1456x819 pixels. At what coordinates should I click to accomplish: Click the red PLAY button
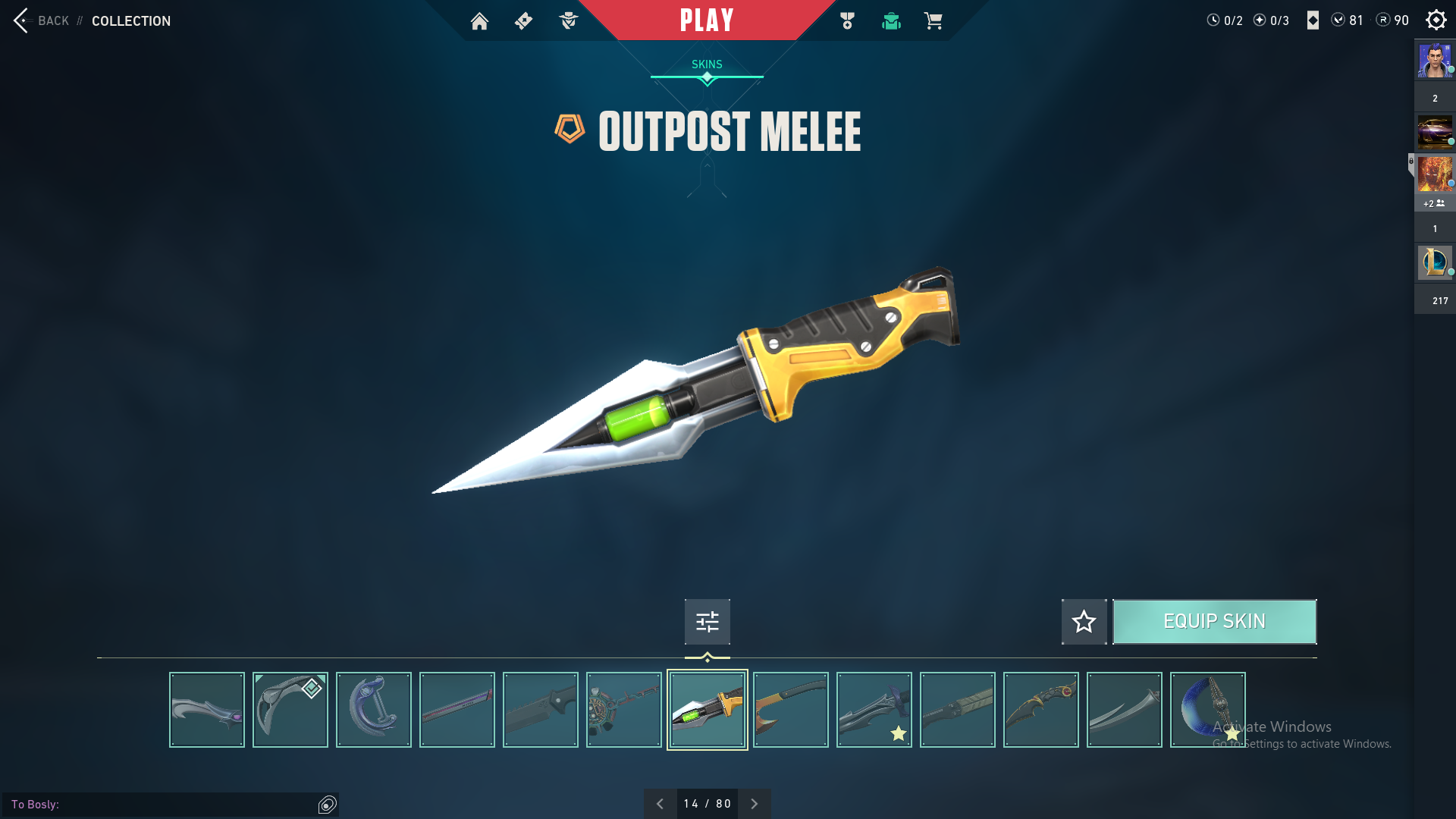[707, 20]
